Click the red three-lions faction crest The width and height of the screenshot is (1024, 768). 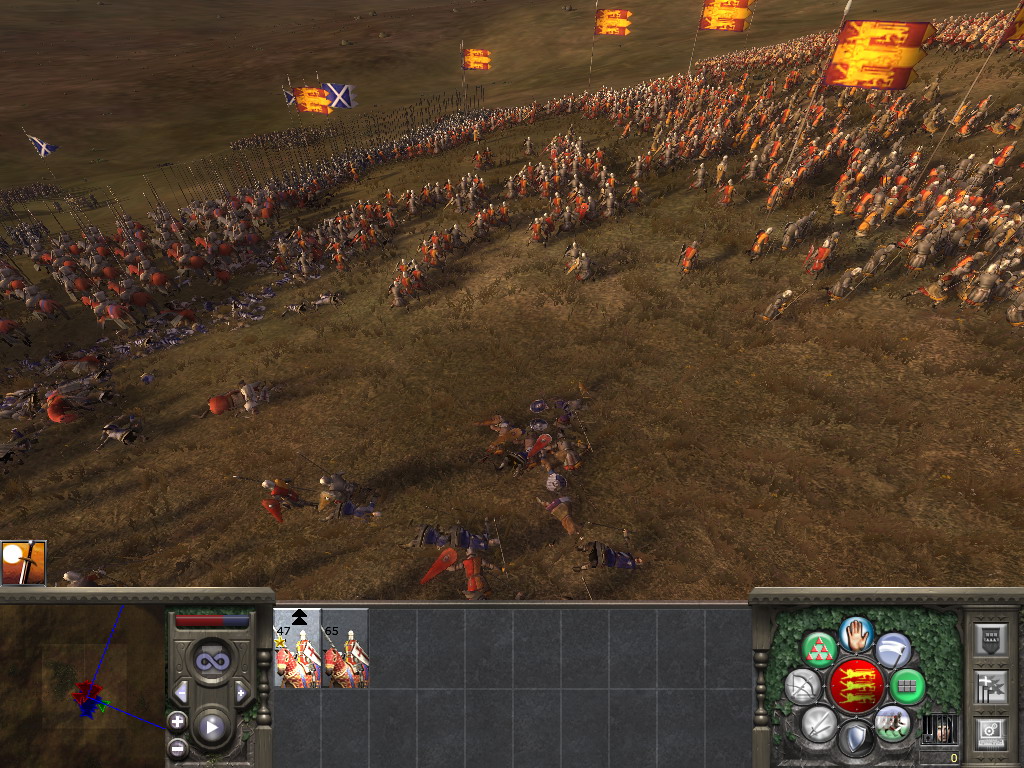[x=856, y=686]
